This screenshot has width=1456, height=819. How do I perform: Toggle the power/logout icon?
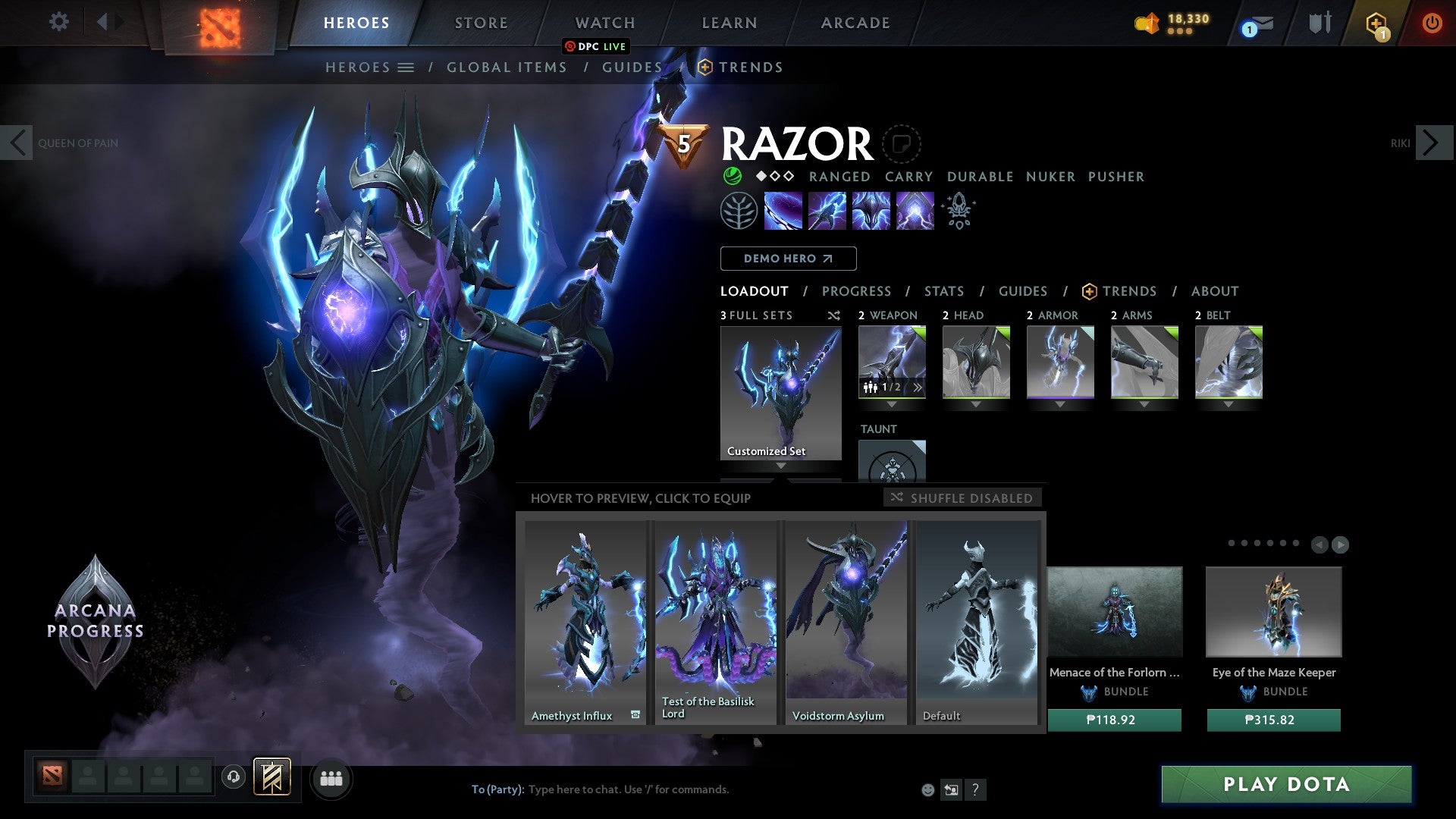[1432, 23]
